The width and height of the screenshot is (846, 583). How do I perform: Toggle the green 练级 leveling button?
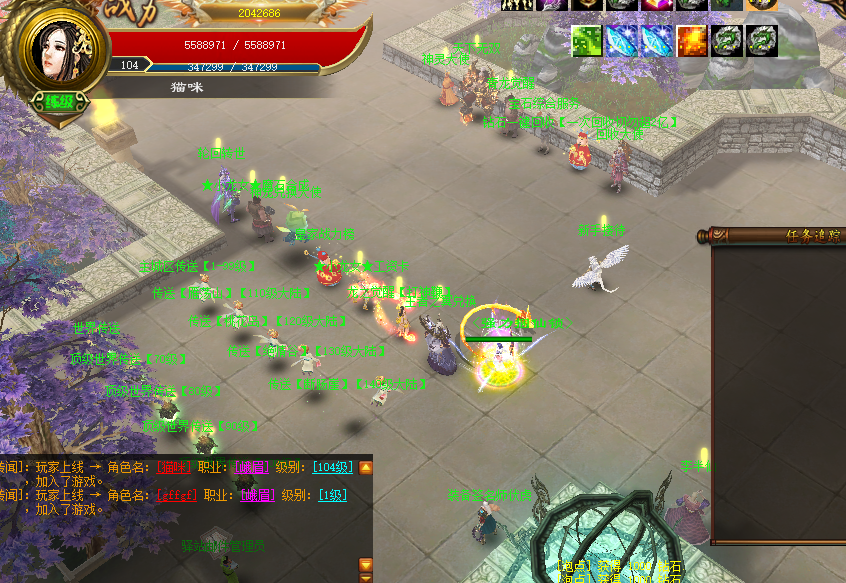58,101
